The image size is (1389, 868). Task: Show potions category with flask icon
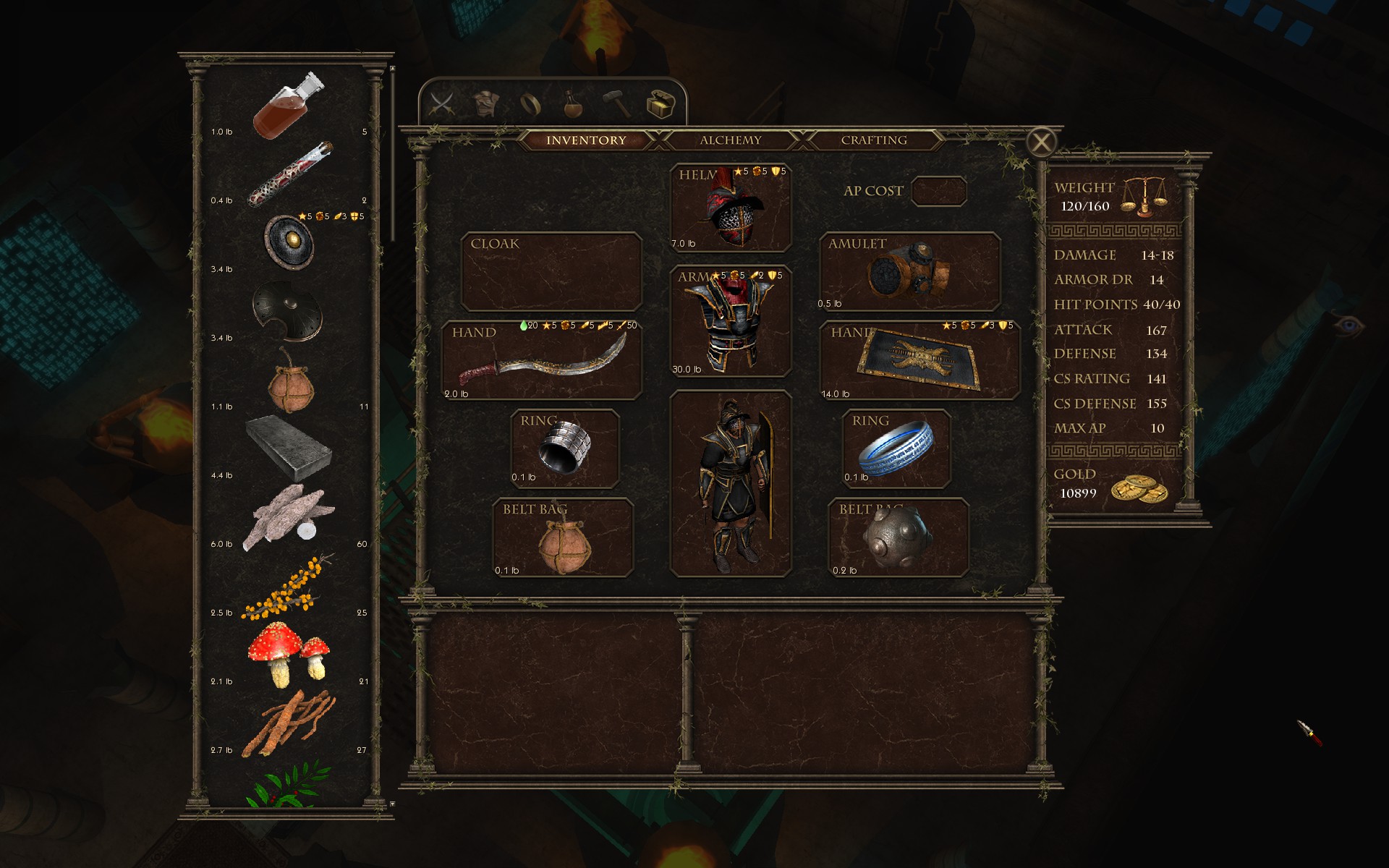tap(574, 104)
